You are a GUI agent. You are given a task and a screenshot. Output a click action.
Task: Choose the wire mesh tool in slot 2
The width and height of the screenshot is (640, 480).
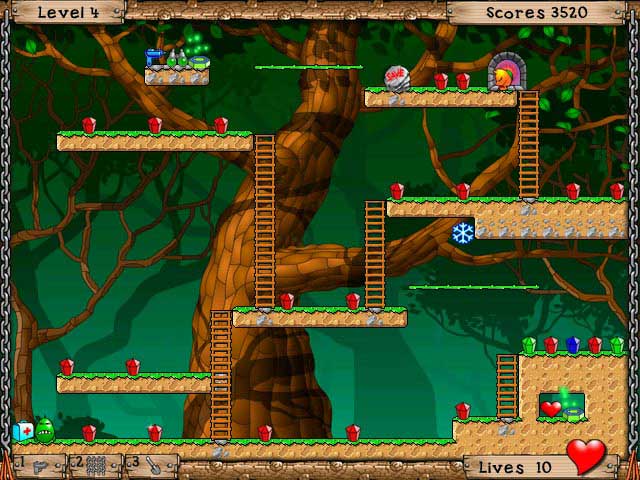(x=96, y=466)
